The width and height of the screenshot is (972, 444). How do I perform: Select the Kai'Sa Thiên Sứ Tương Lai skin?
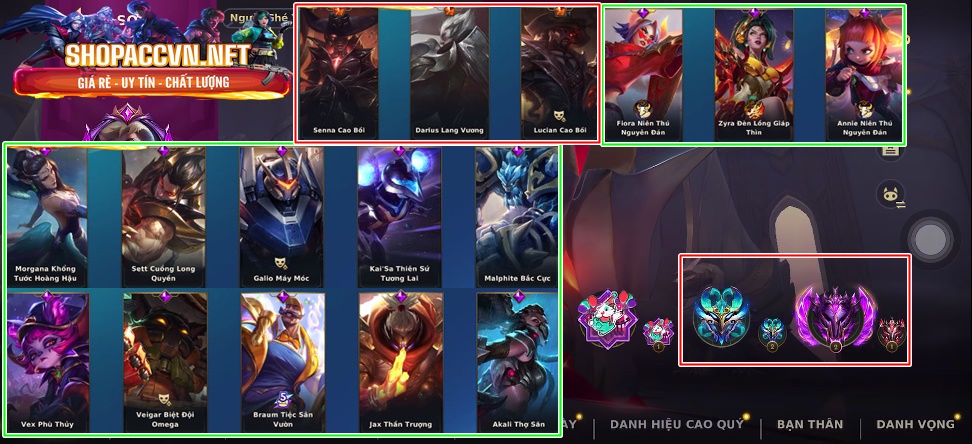pyautogui.click(x=400, y=215)
